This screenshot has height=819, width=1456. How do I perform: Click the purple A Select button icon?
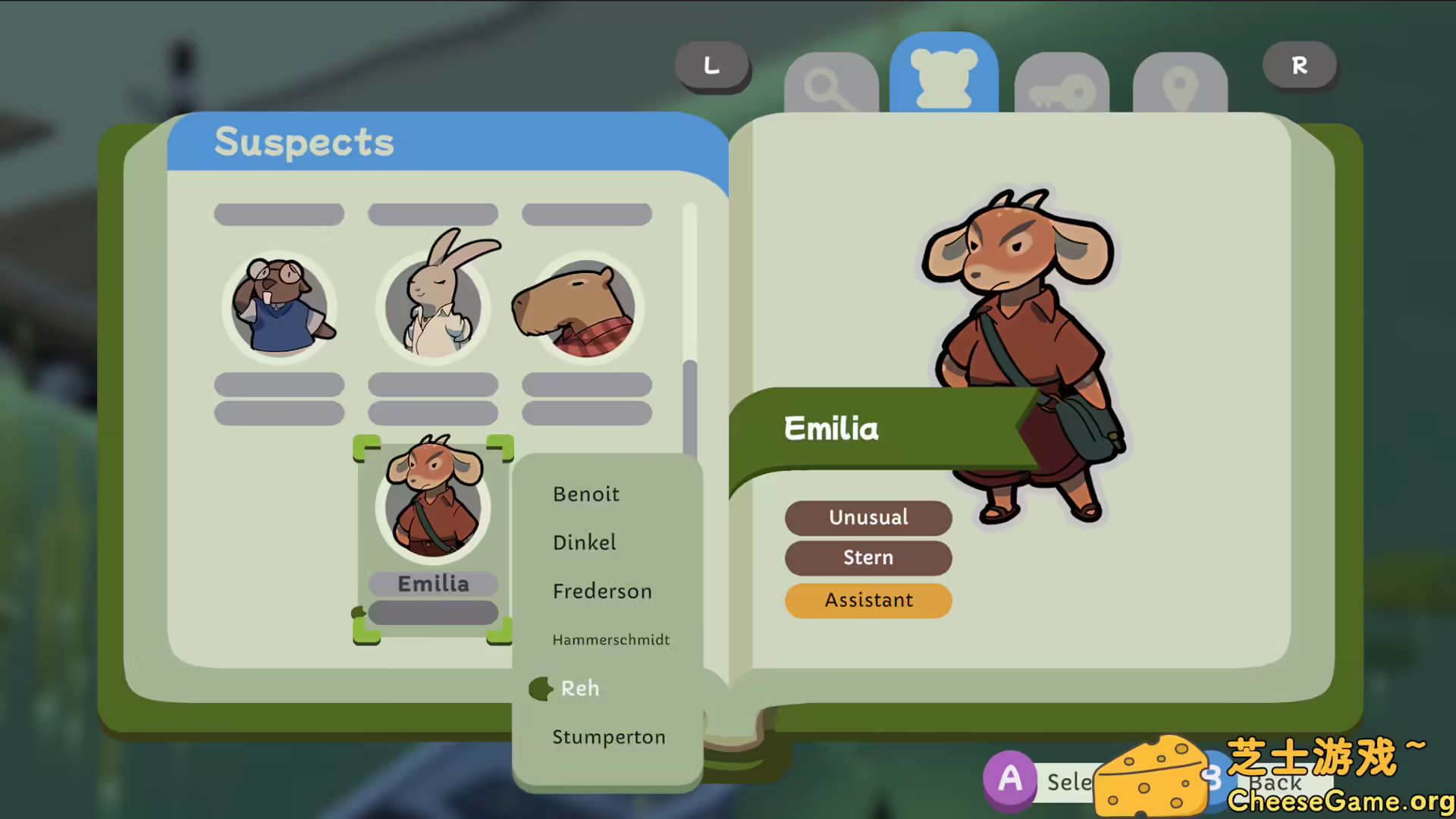[x=1010, y=780]
